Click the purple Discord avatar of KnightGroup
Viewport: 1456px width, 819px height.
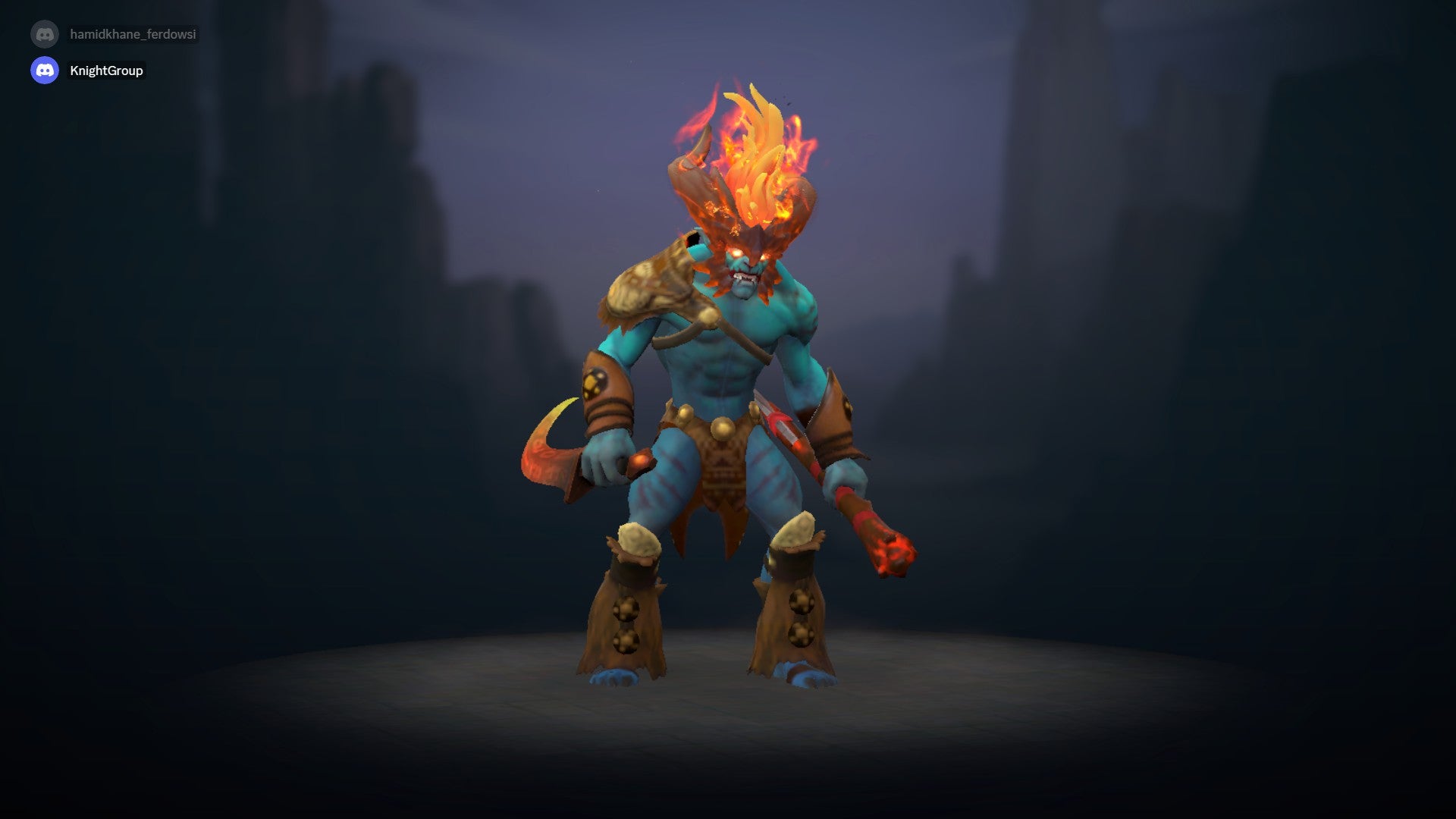45,71
